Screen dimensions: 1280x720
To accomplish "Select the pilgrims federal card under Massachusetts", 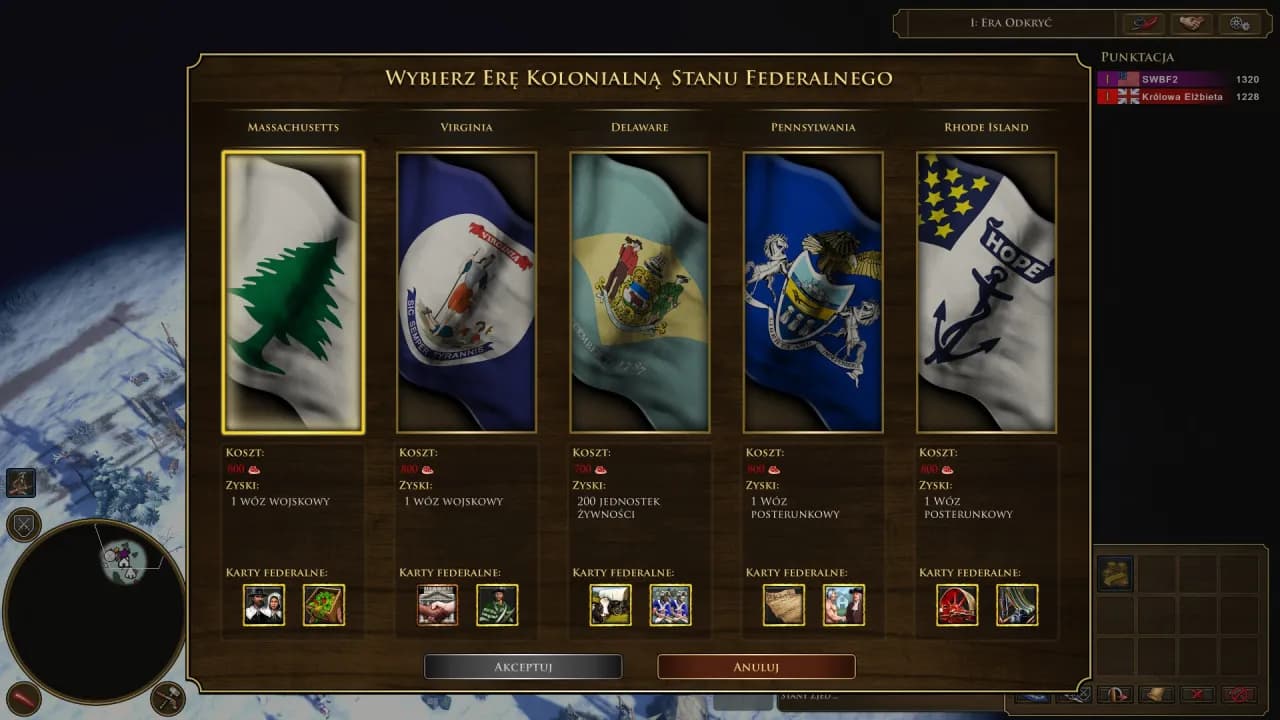I will click(x=262, y=604).
